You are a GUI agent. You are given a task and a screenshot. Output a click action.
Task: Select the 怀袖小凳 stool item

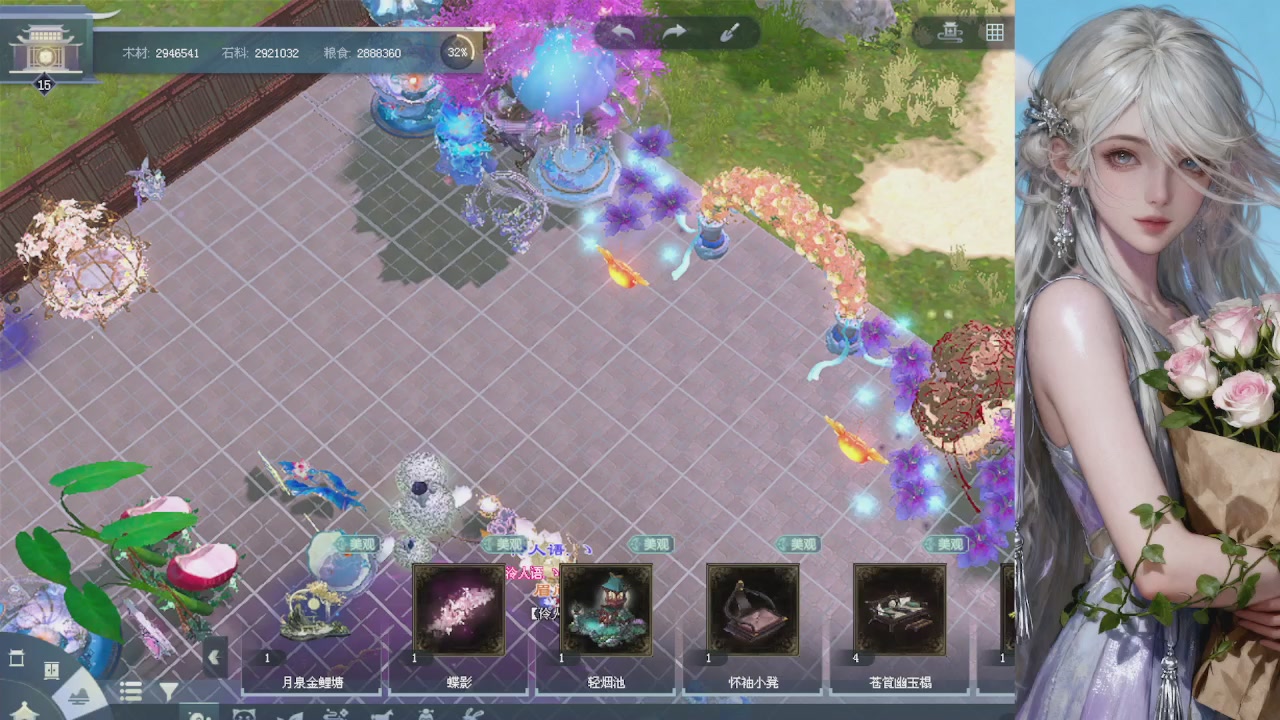[753, 610]
